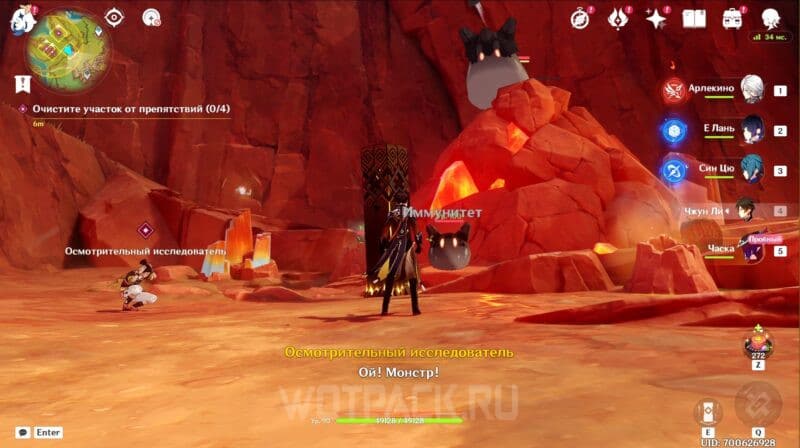
Task: Open the character profile head icon
Action: tap(771, 18)
